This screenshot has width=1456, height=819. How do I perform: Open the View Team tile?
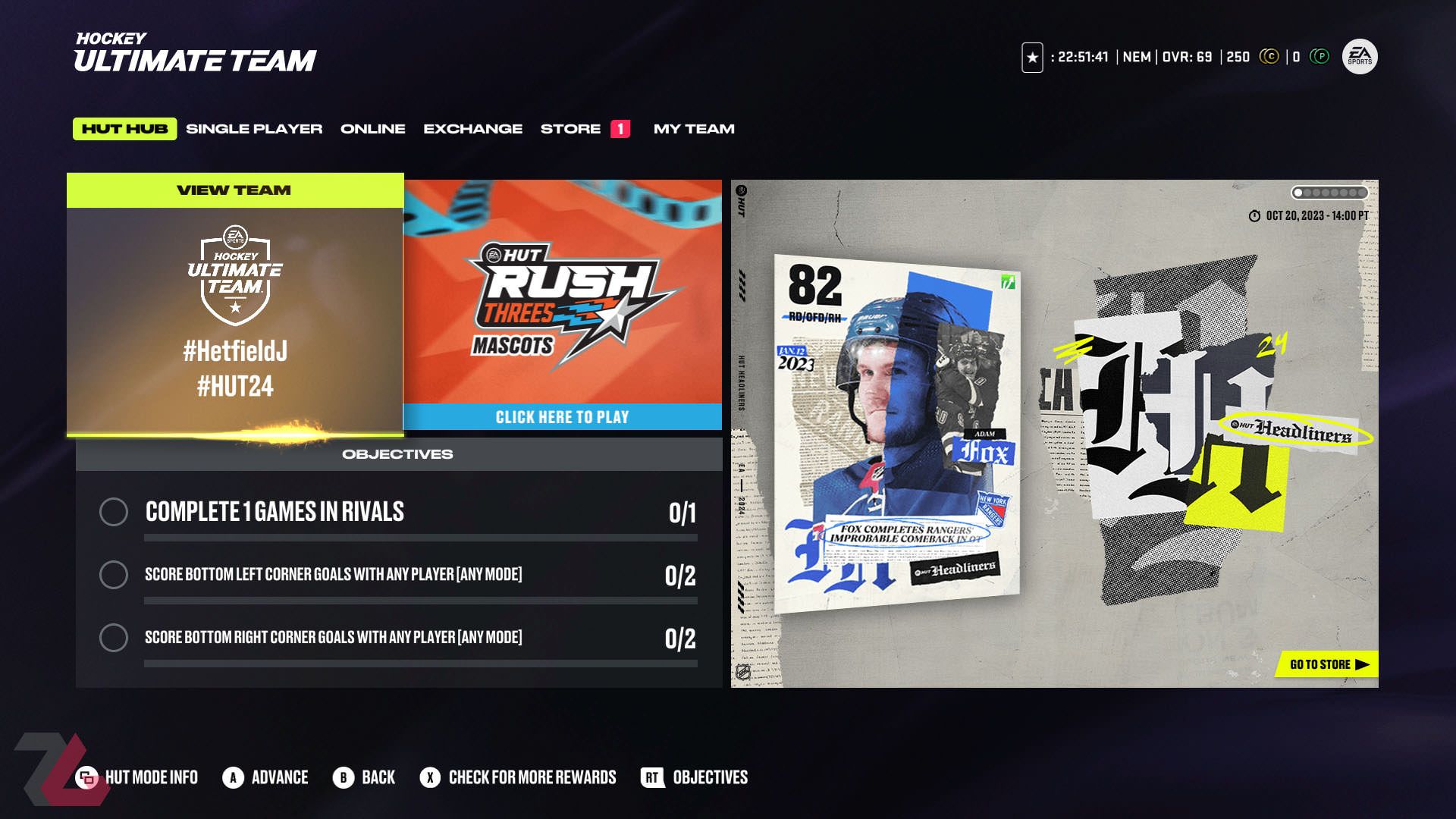235,305
